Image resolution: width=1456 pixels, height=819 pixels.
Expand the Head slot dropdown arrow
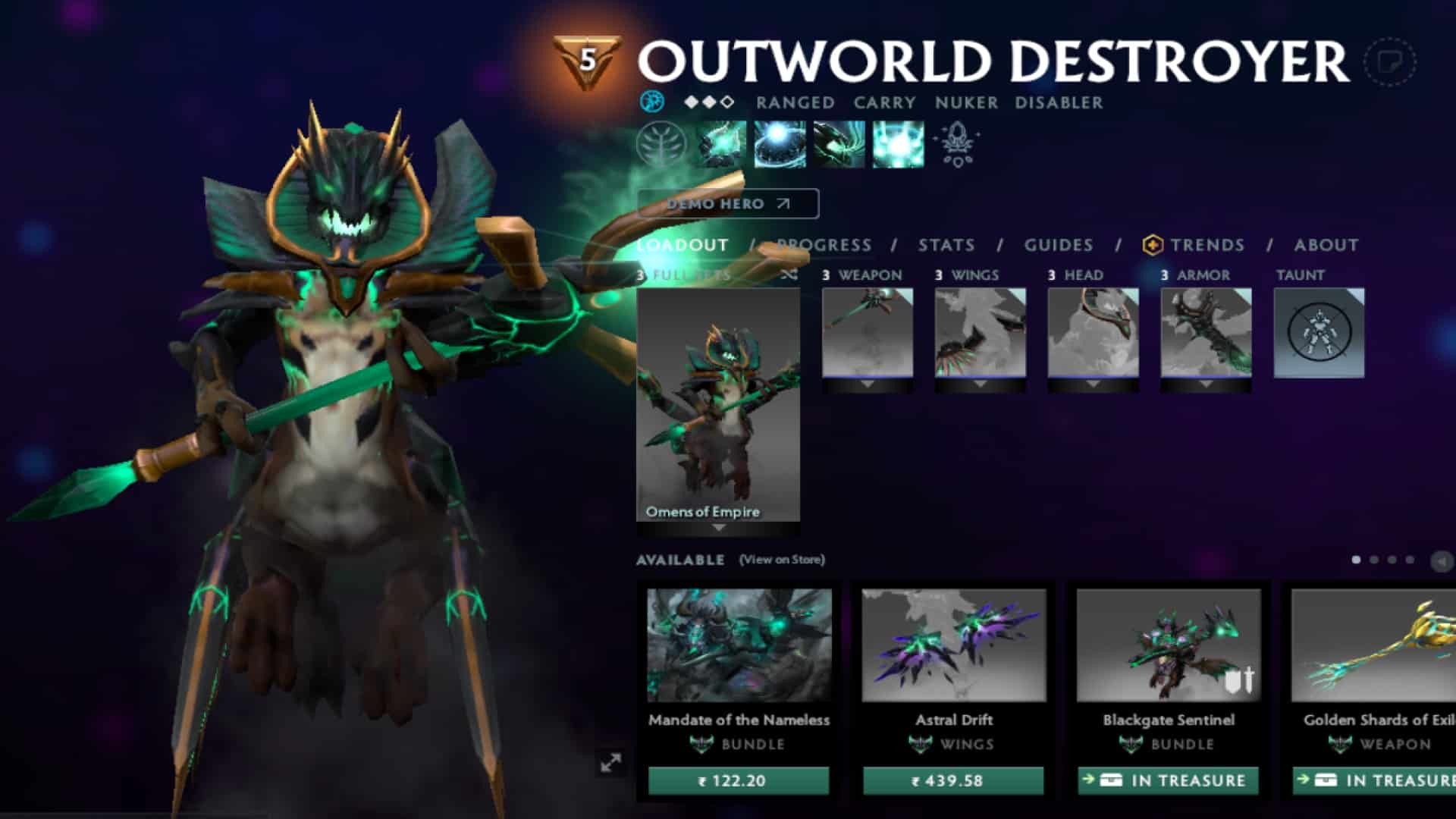click(1092, 383)
